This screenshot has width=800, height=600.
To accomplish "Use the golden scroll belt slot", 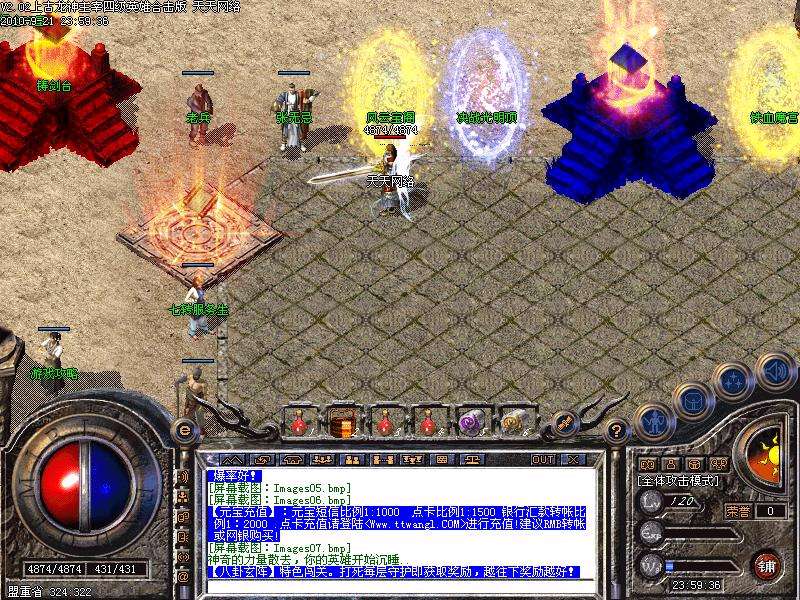I will tap(513, 423).
